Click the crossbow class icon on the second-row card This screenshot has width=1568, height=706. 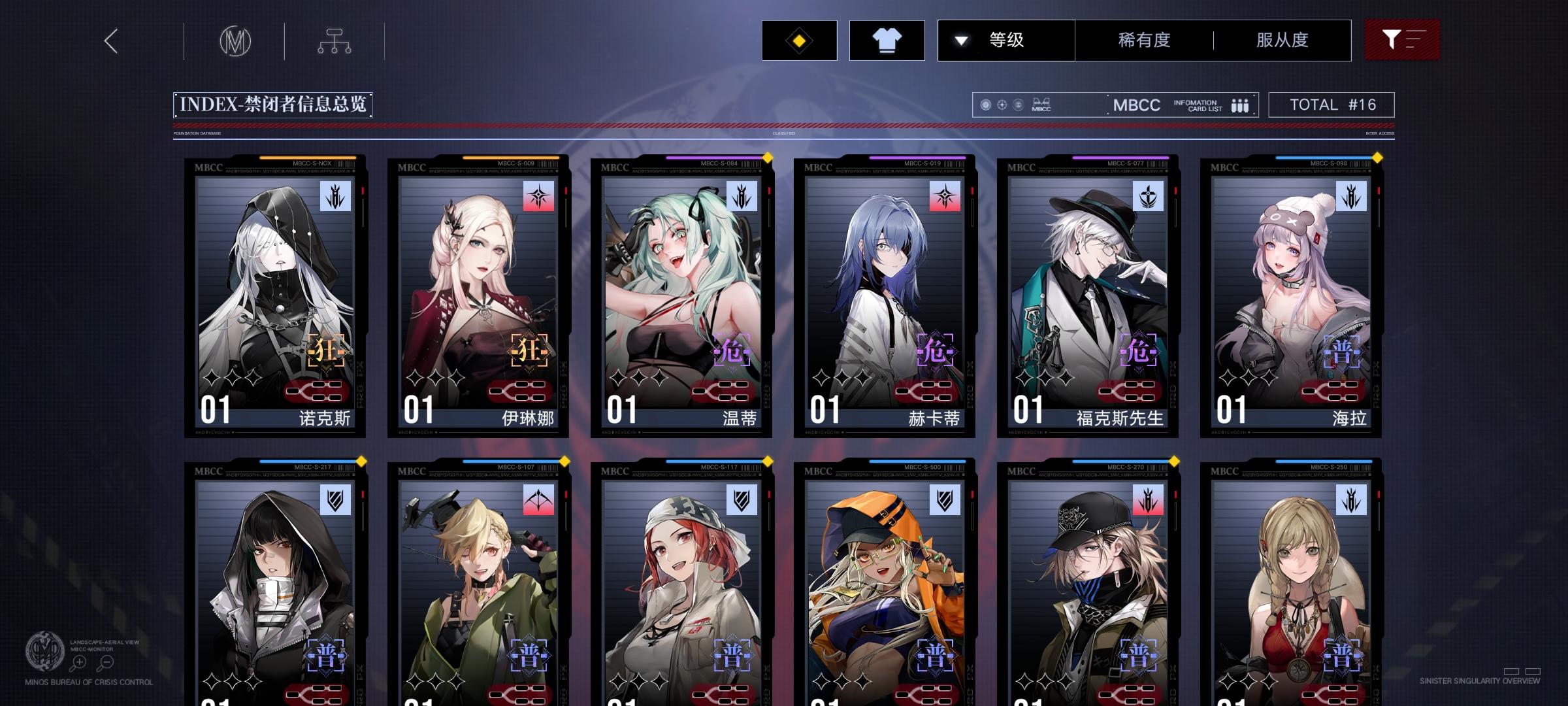[537, 501]
